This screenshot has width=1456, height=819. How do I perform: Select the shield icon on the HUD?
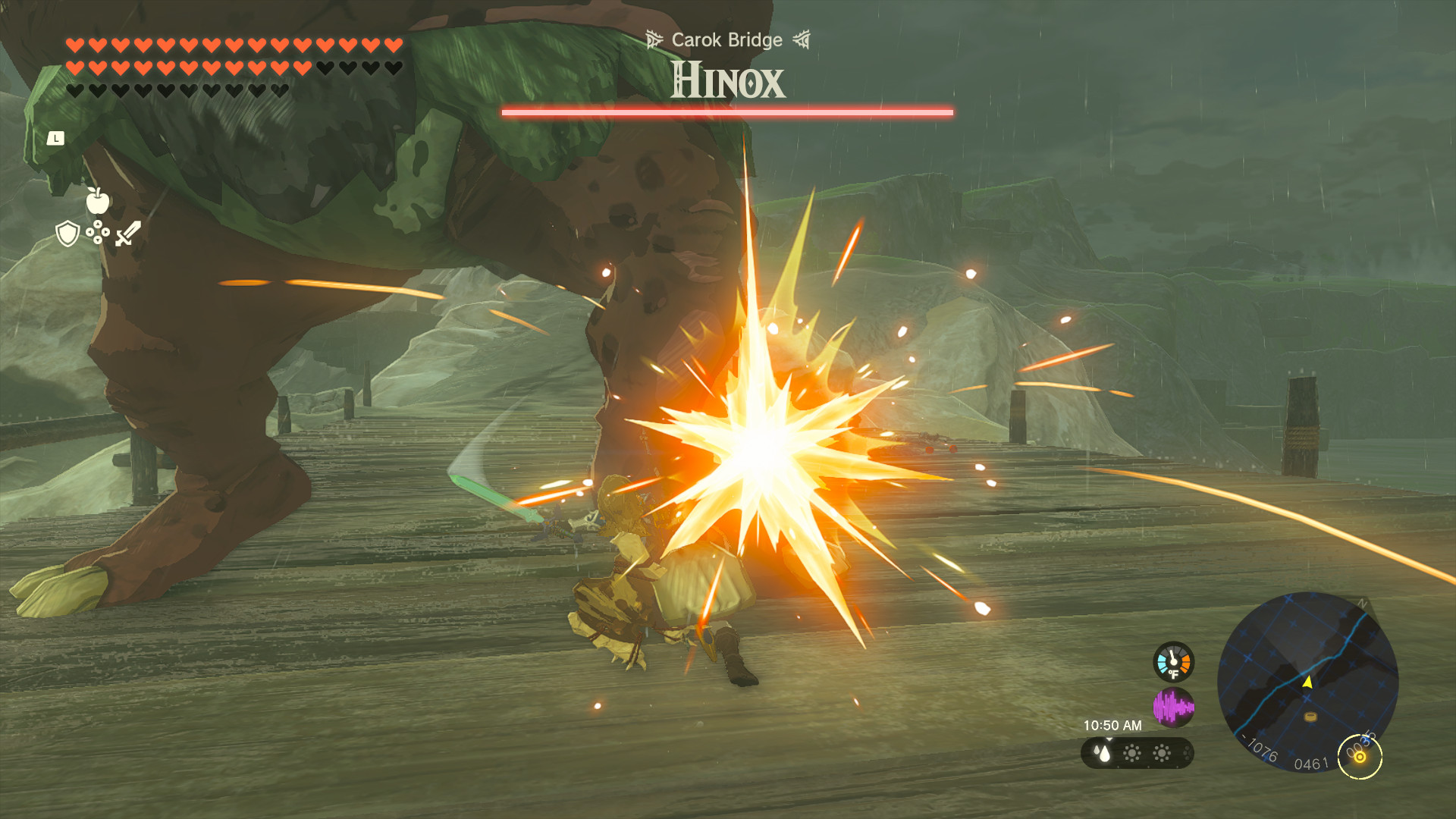tap(67, 233)
